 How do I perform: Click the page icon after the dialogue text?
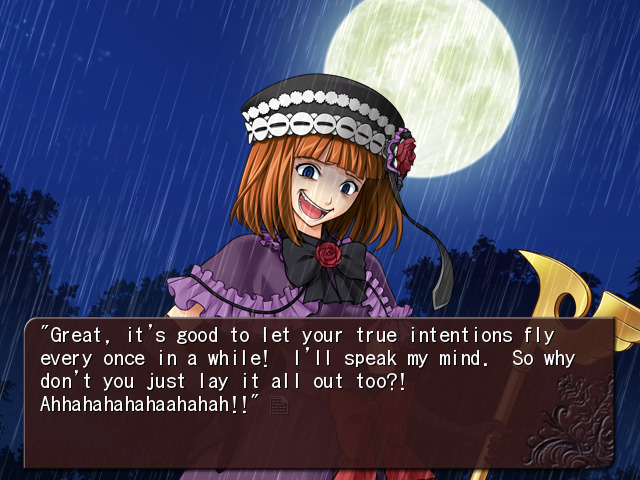click(x=278, y=405)
